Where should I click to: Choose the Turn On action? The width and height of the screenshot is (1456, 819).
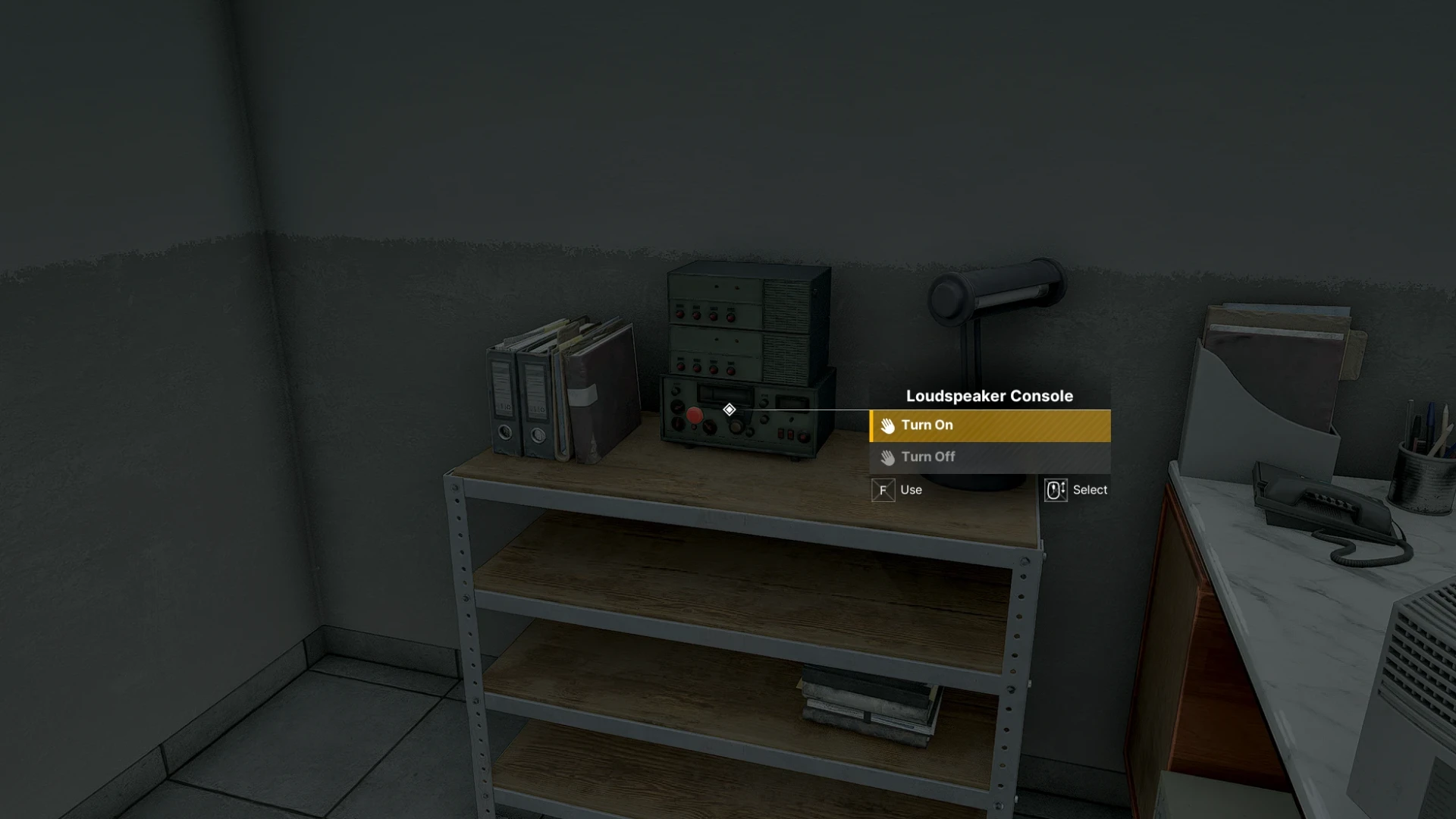[x=989, y=425]
